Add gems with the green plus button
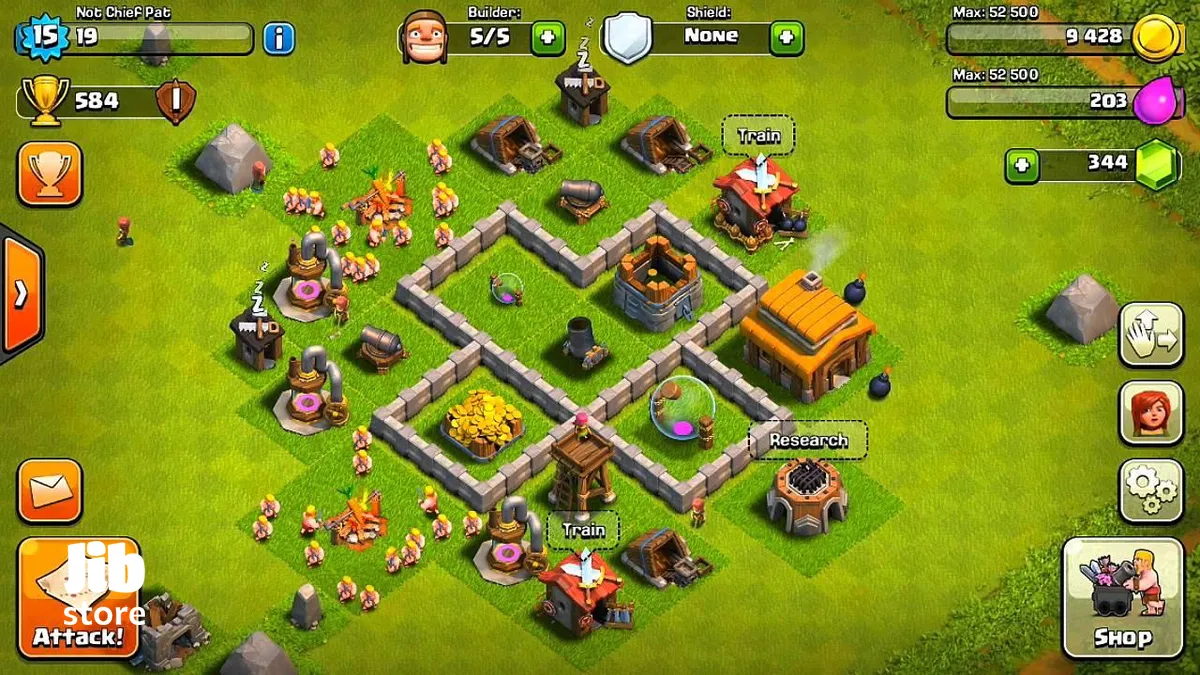The width and height of the screenshot is (1200, 675). point(1022,164)
